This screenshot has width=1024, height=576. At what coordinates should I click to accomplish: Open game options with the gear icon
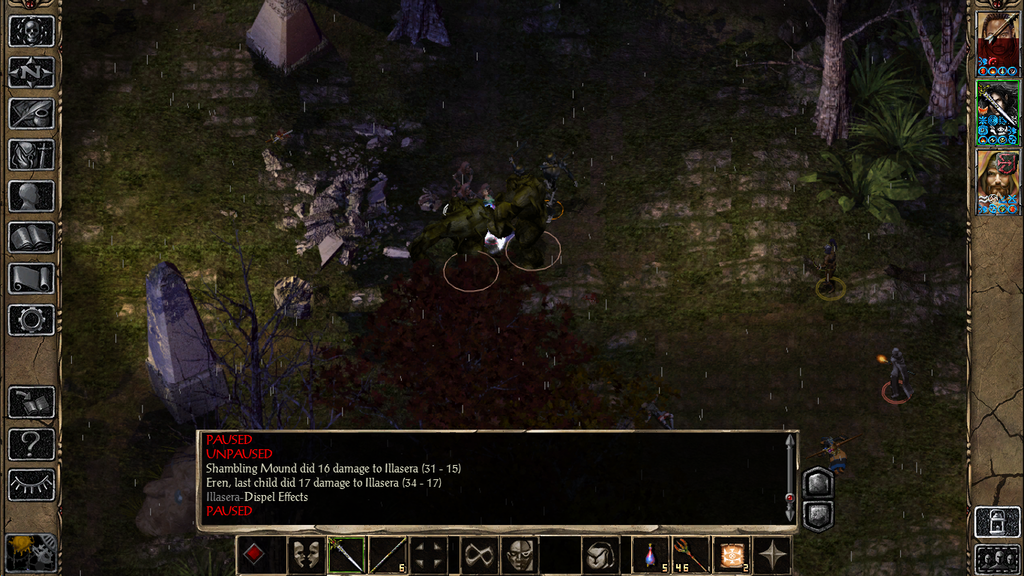31,320
